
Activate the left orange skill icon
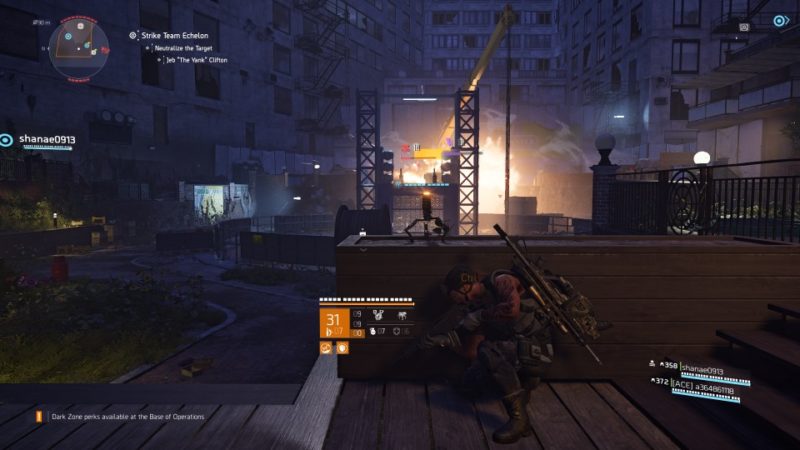tap(326, 347)
